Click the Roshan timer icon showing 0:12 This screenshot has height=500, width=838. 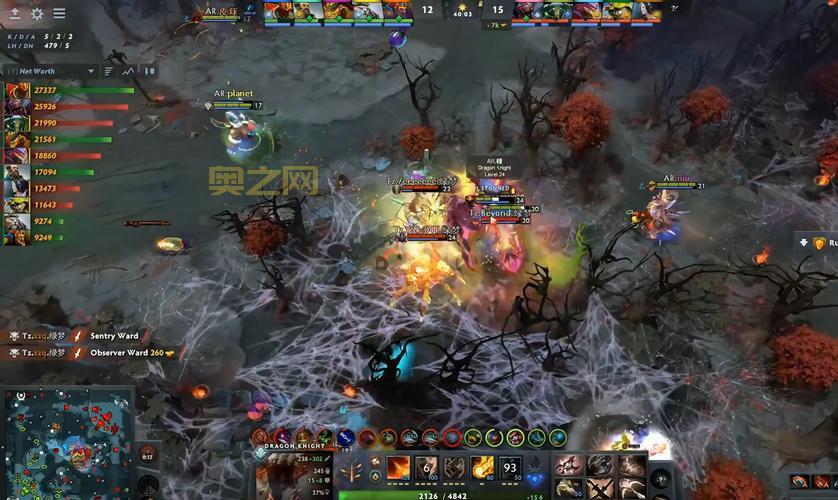(147, 454)
